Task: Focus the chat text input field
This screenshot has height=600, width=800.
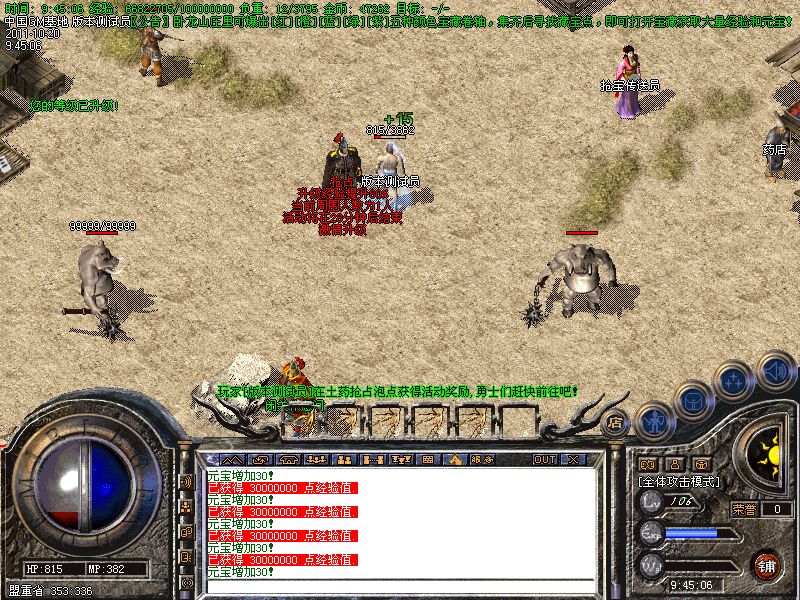Action: 400,584
